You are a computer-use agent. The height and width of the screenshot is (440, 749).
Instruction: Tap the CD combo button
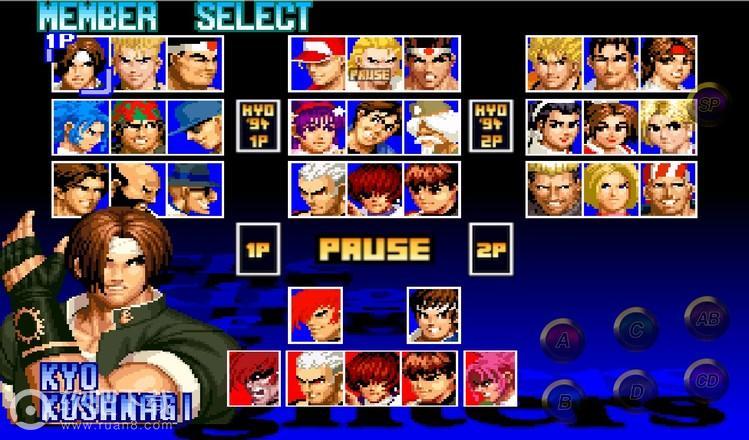[706, 379]
